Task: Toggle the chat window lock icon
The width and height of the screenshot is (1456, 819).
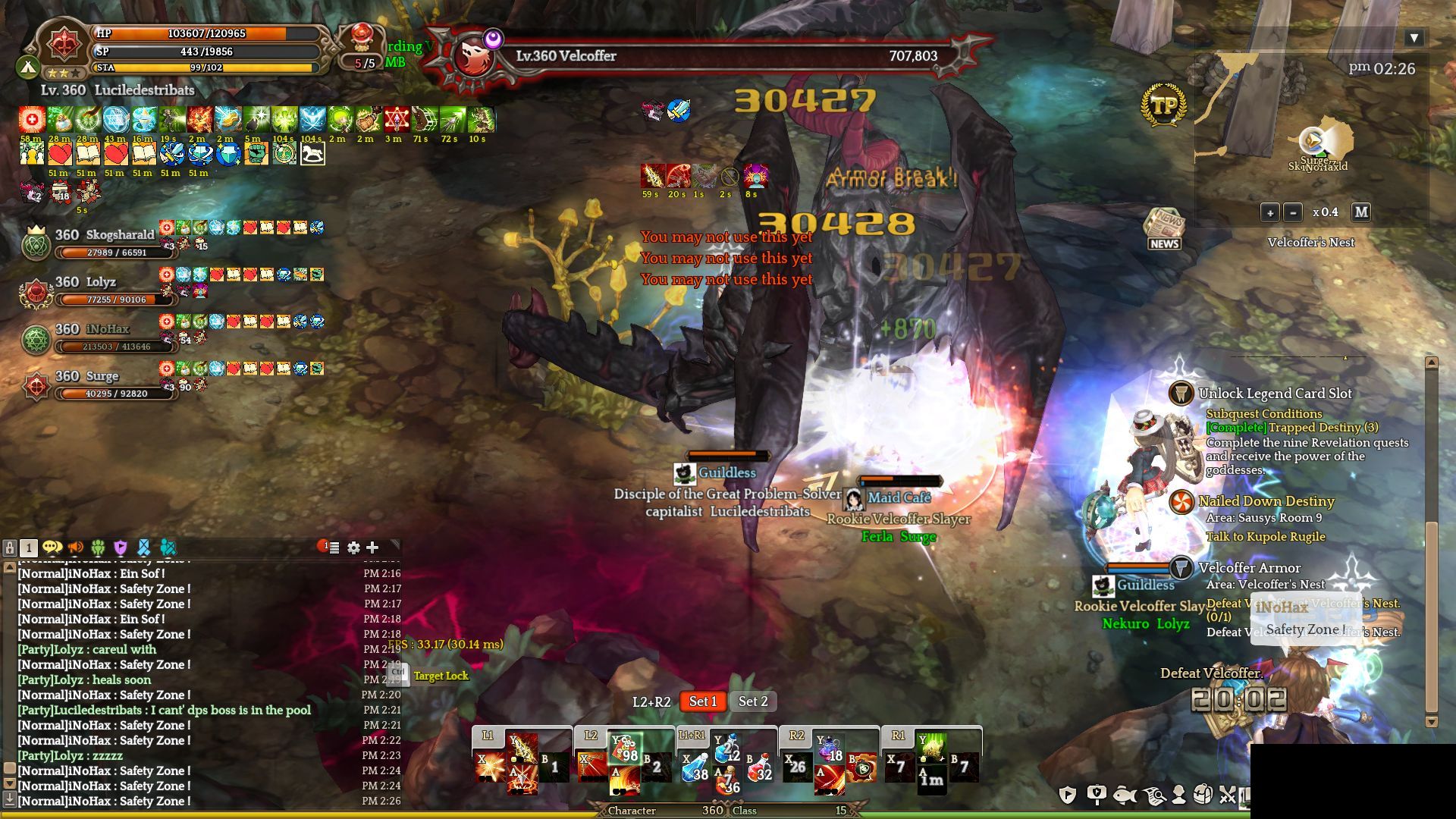Action: pyautogui.click(x=10, y=548)
